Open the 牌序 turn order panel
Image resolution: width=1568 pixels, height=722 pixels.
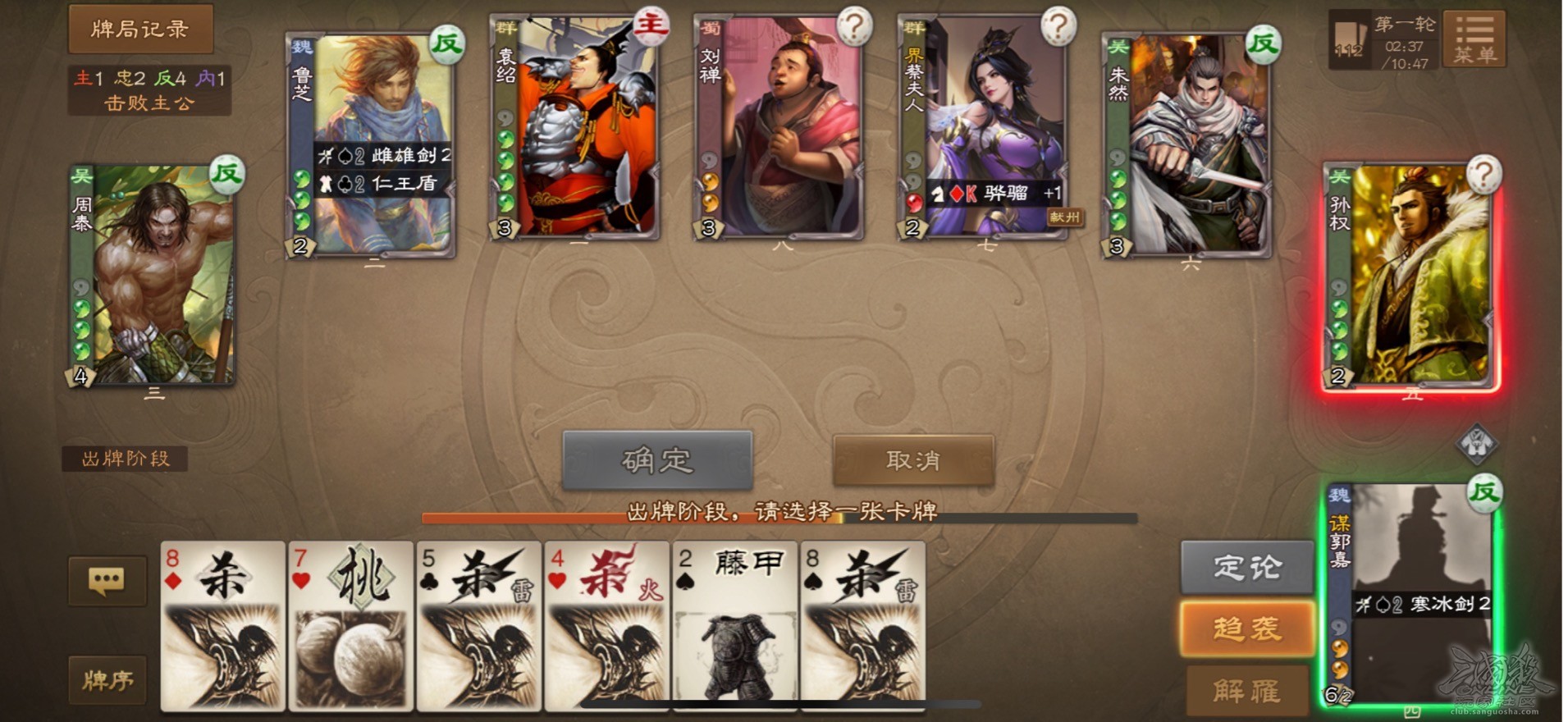[x=107, y=681]
